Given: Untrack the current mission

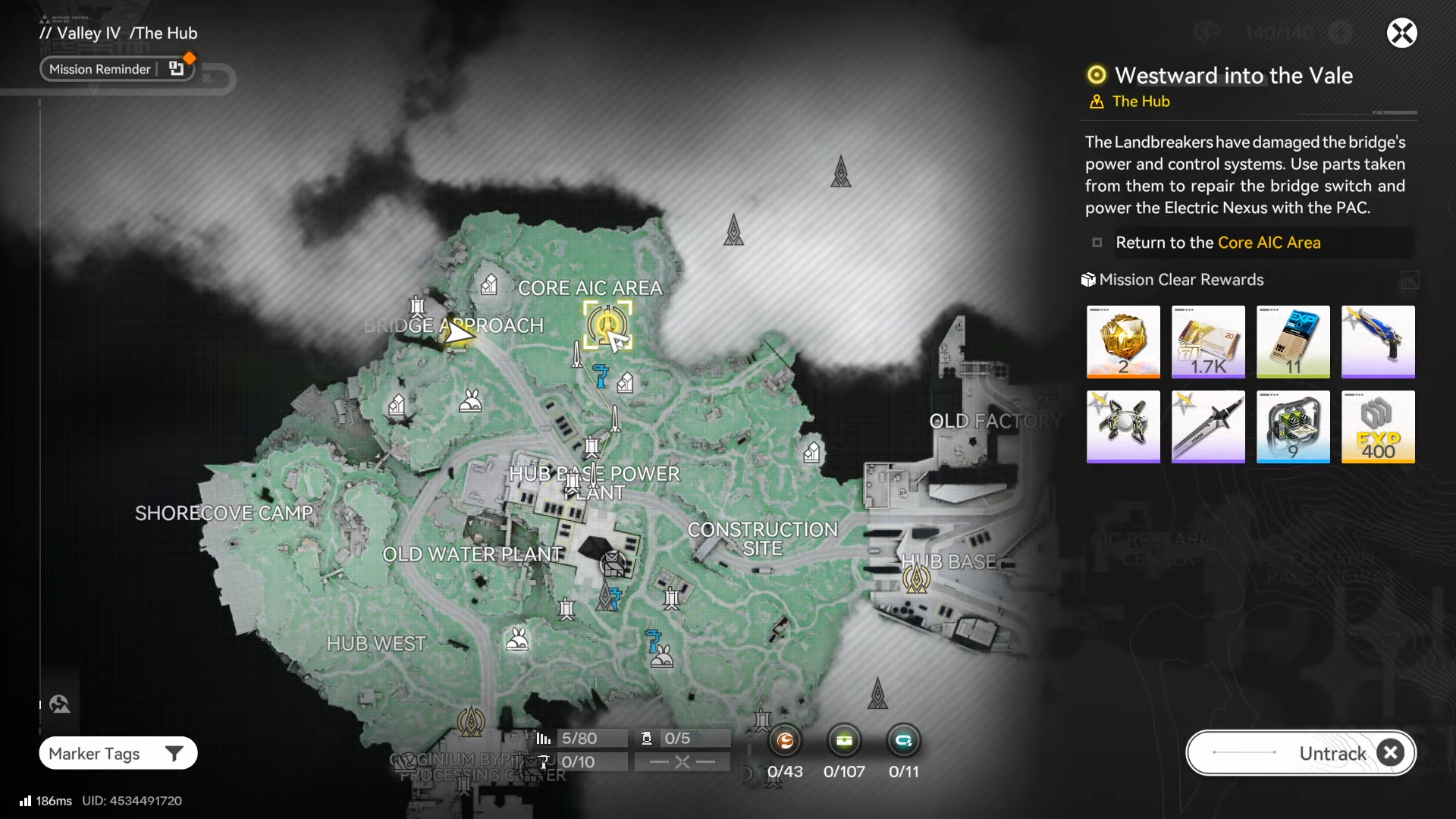Looking at the screenshot, I should (1301, 753).
